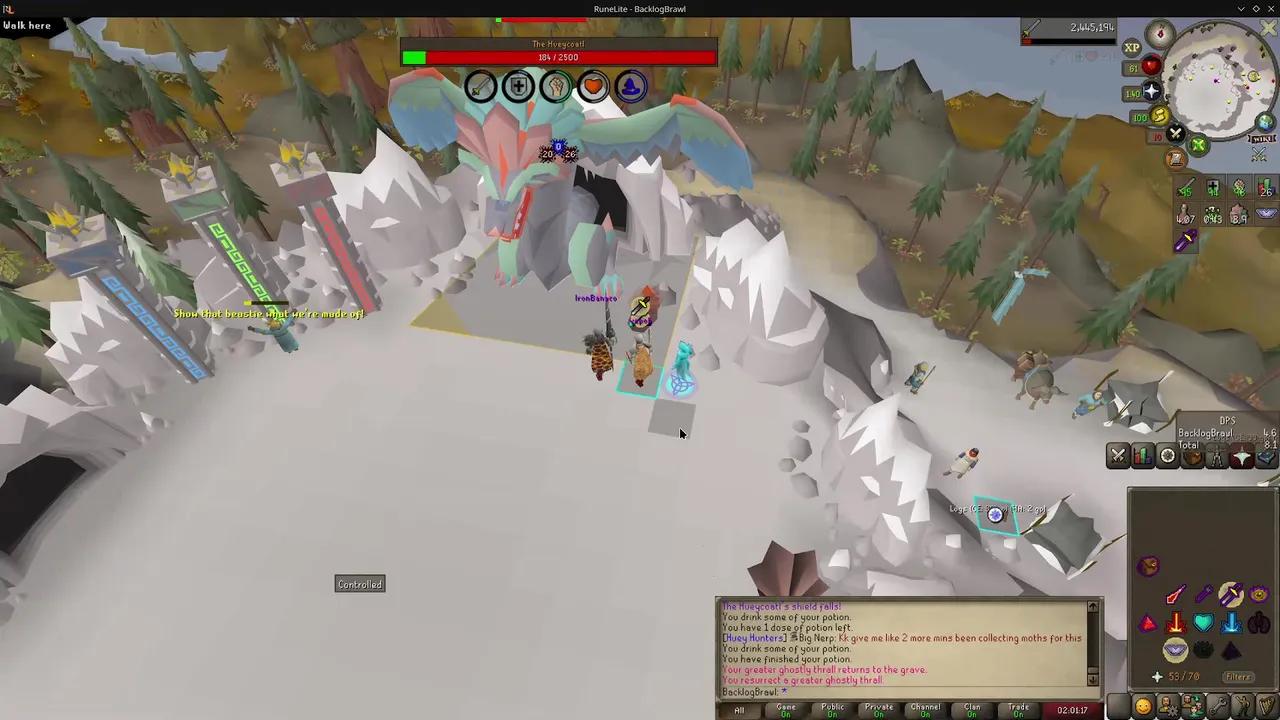
Task: Select the Defence shield icon below the boss health bar
Action: tap(518, 87)
